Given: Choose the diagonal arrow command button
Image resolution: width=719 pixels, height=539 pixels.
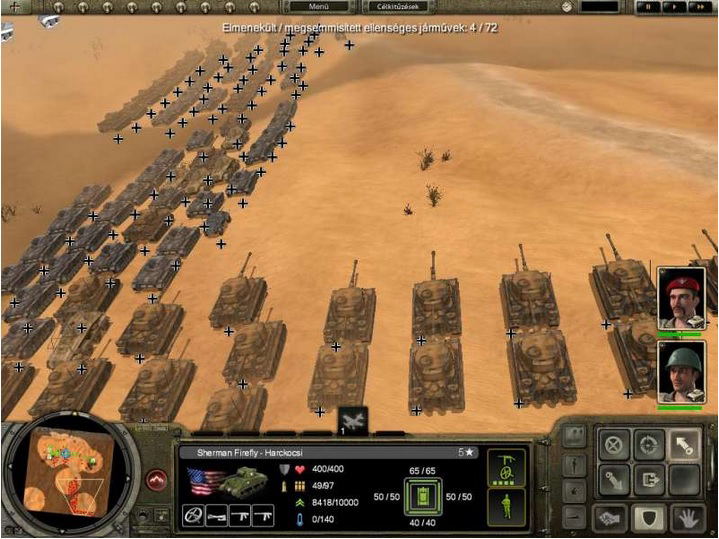Looking at the screenshot, I should tap(685, 444).
